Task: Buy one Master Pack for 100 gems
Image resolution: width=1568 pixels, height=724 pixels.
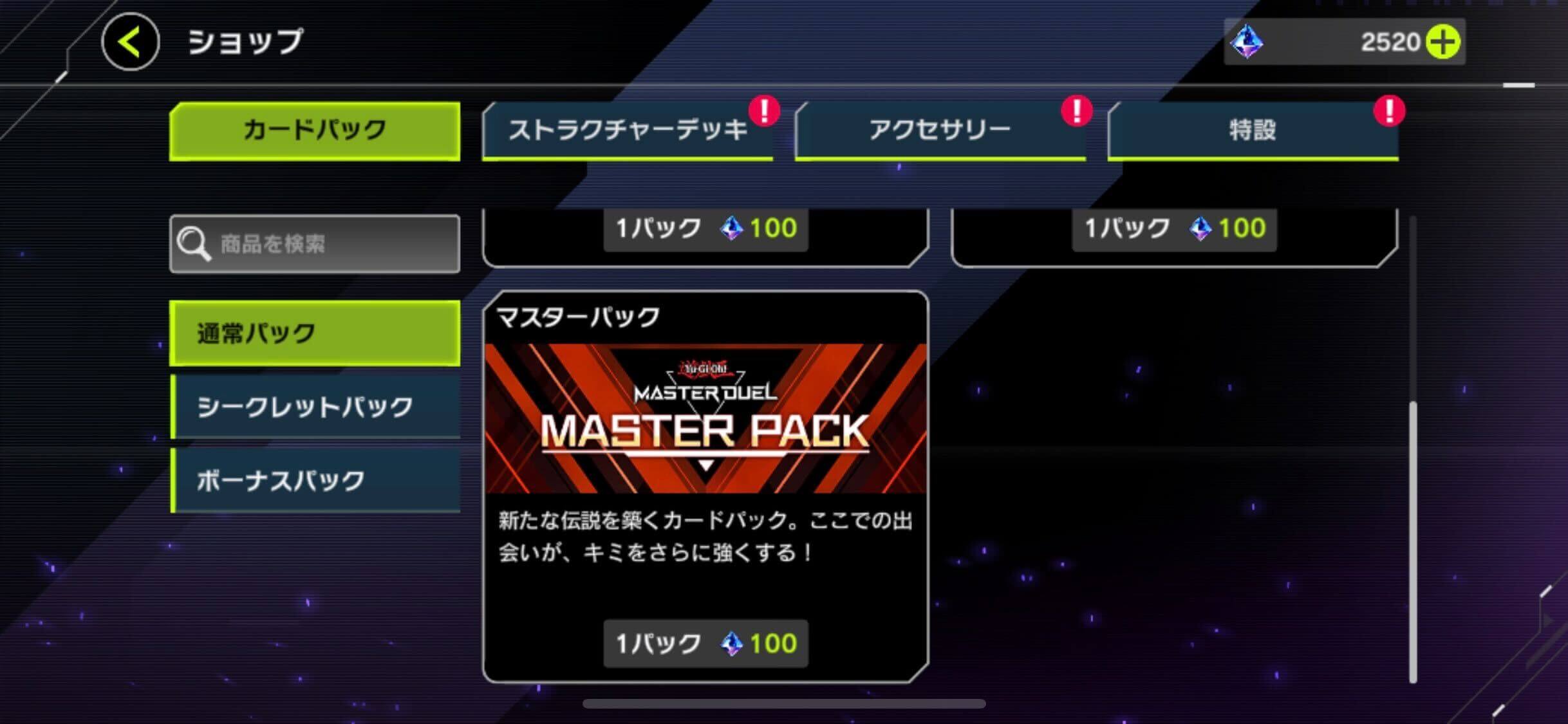Action: click(706, 642)
